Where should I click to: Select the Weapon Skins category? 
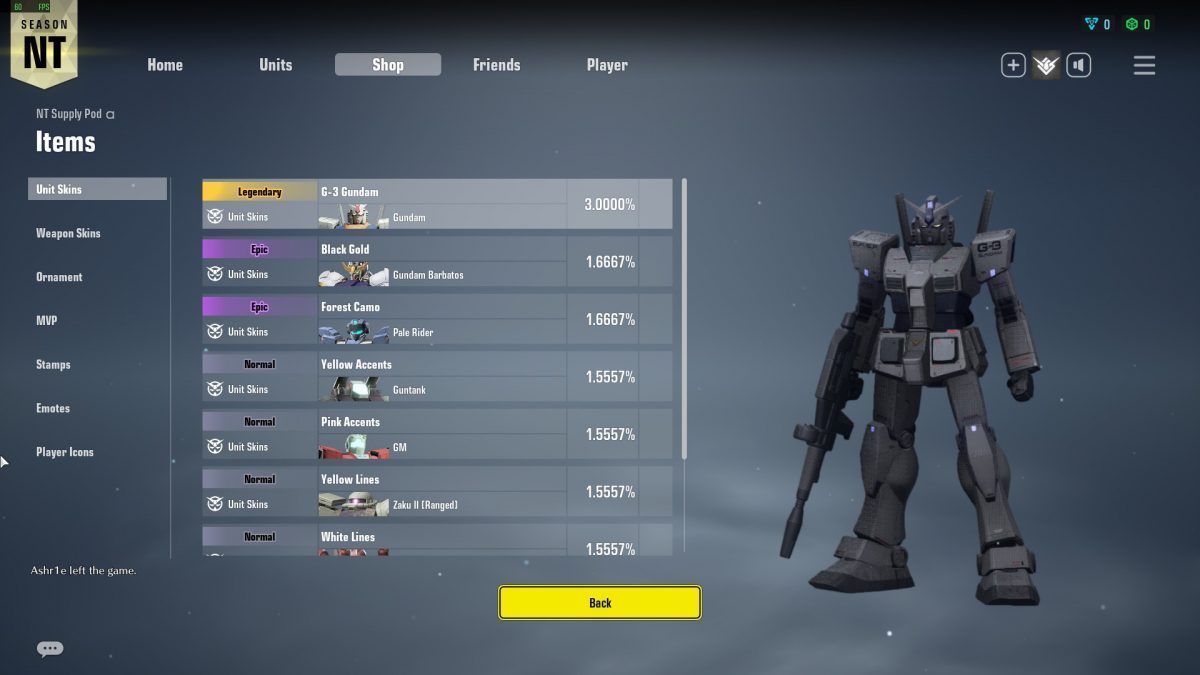coord(68,233)
